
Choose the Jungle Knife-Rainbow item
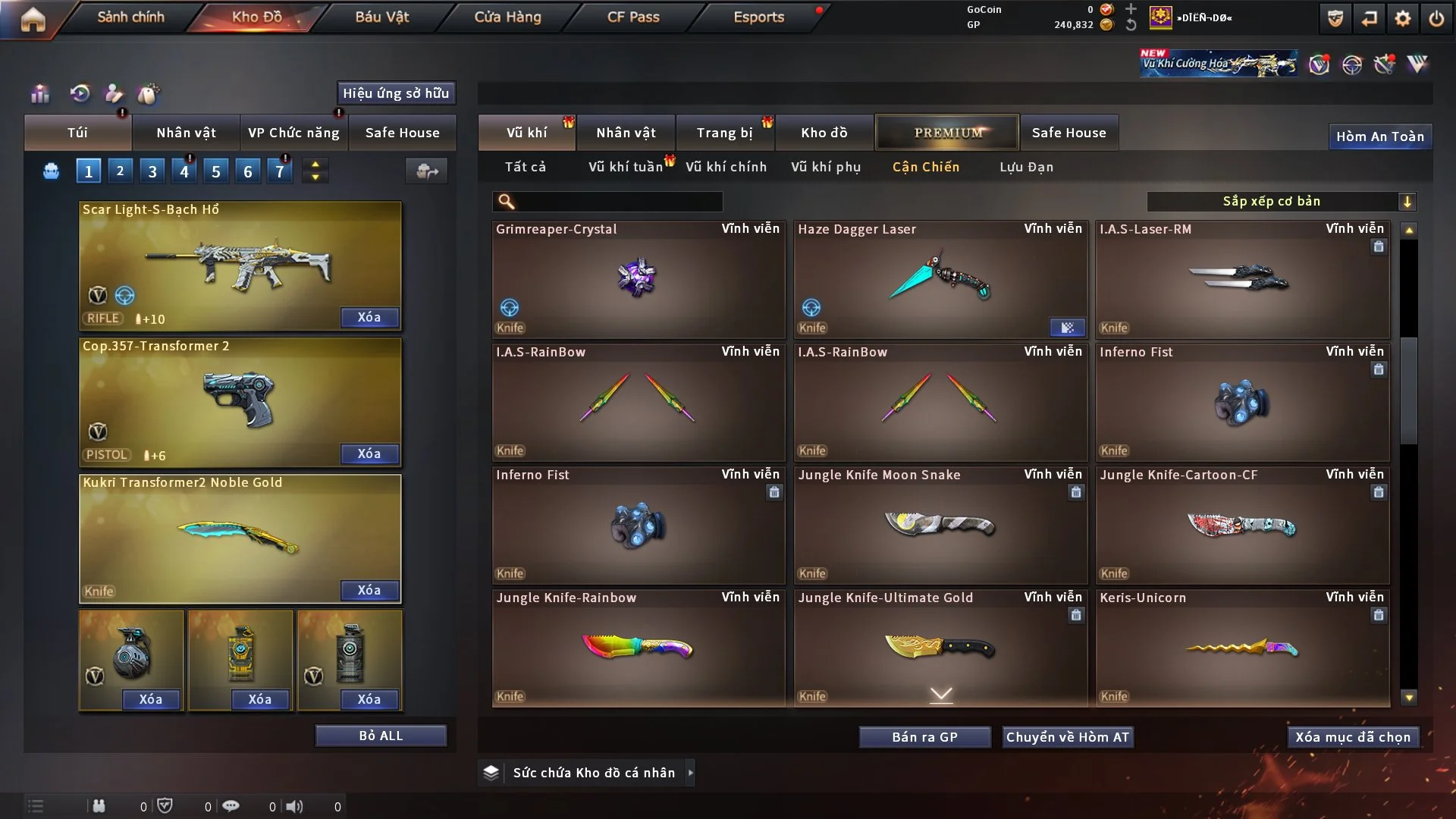click(x=638, y=648)
